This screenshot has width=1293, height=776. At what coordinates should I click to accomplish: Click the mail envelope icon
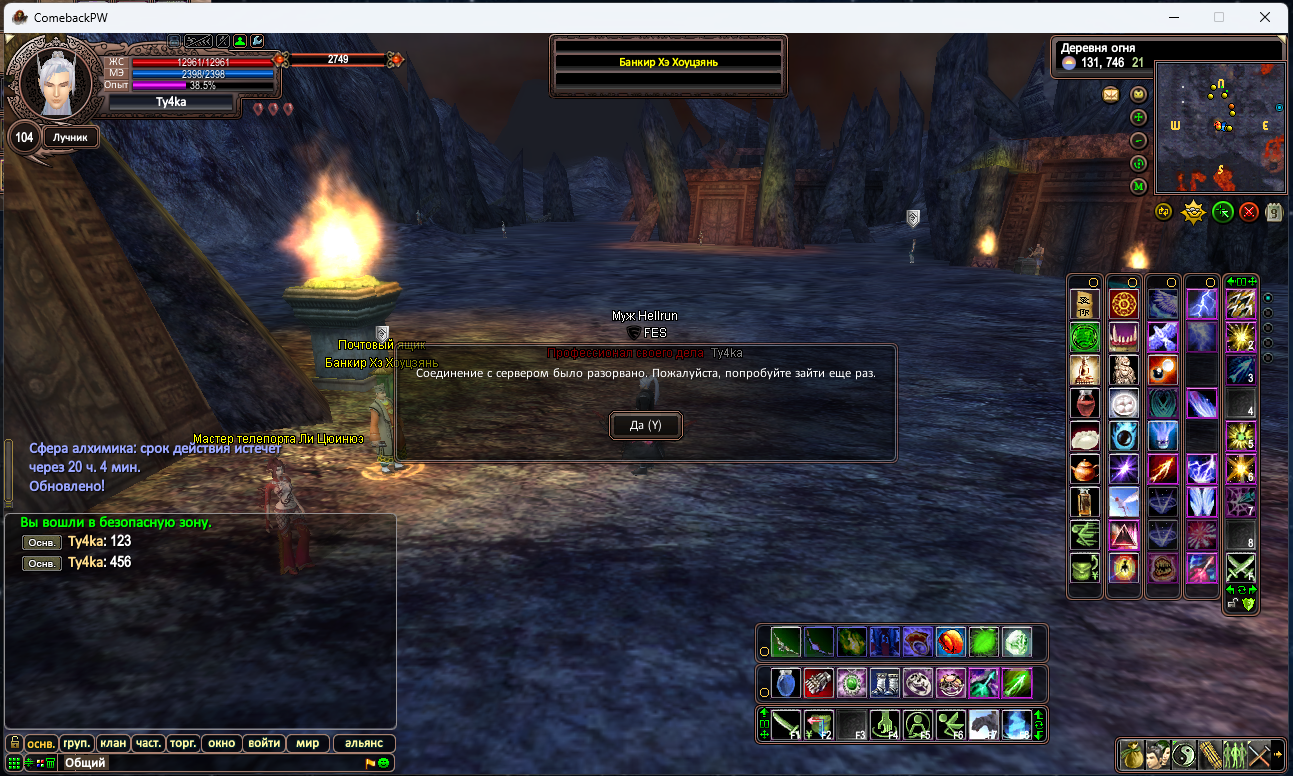tap(1111, 95)
